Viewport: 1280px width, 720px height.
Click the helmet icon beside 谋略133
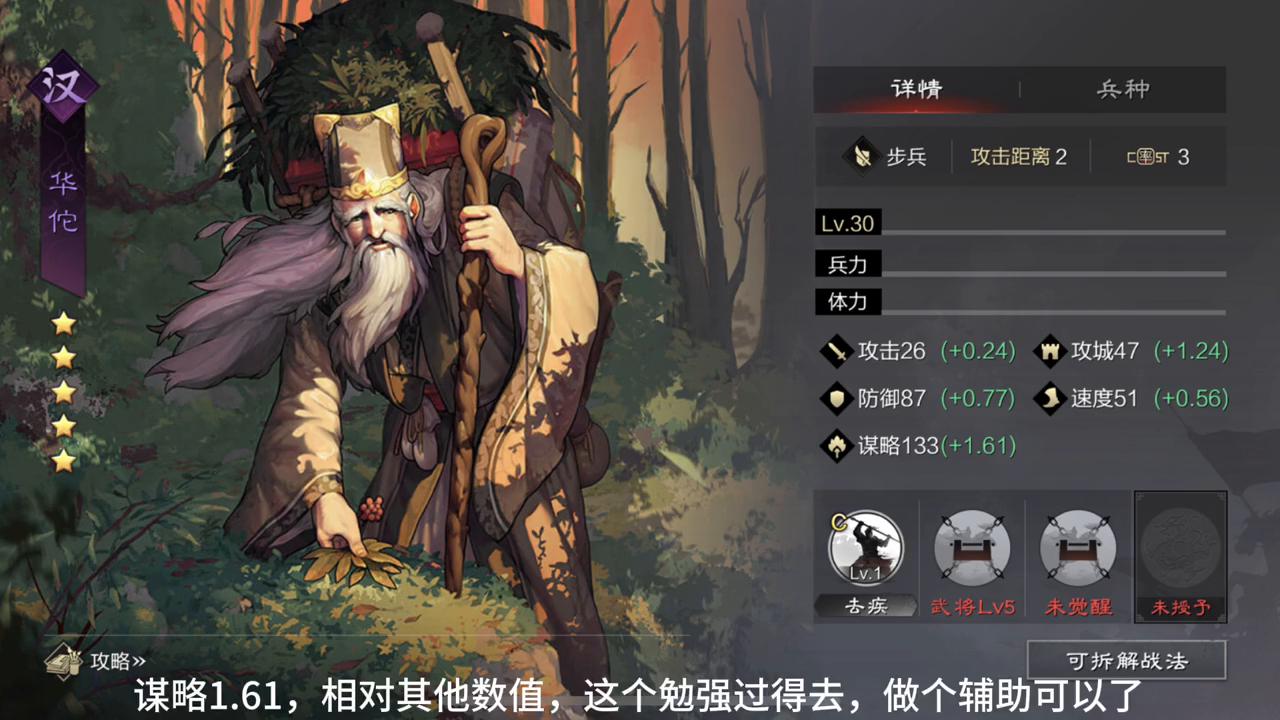pyautogui.click(x=838, y=446)
